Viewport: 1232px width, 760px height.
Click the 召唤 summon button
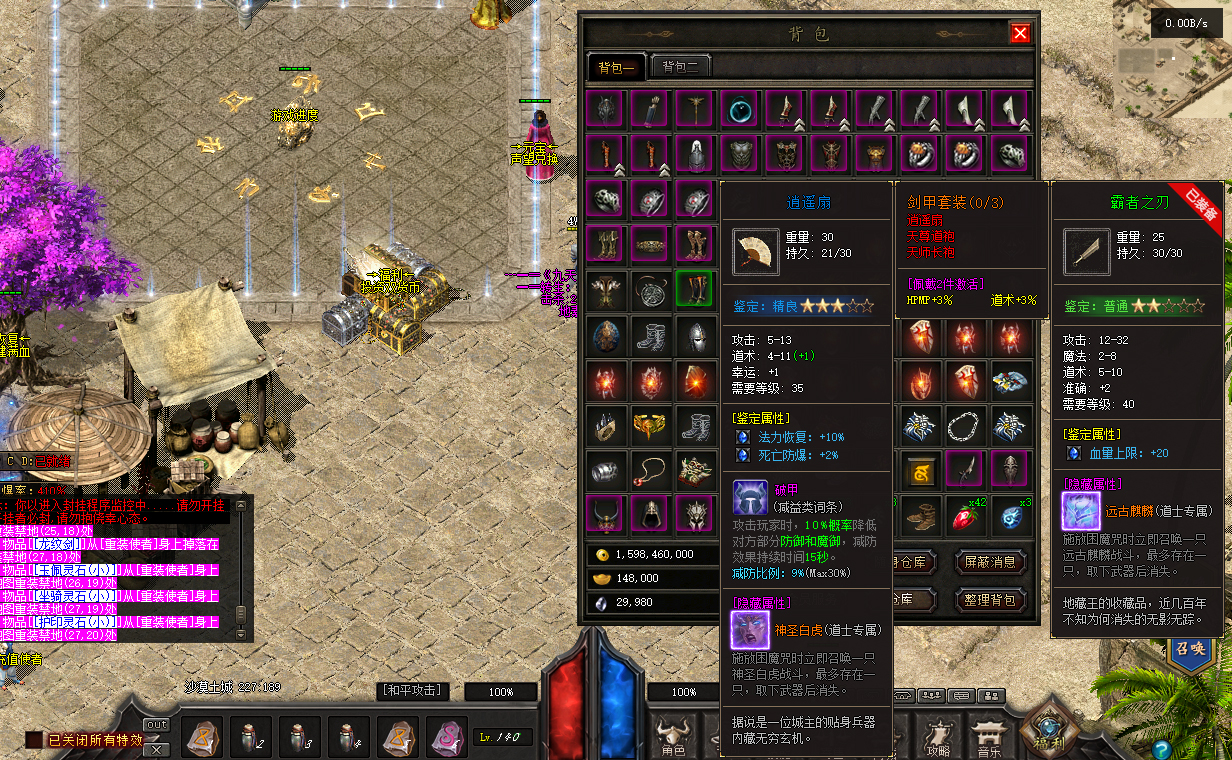pos(1188,647)
